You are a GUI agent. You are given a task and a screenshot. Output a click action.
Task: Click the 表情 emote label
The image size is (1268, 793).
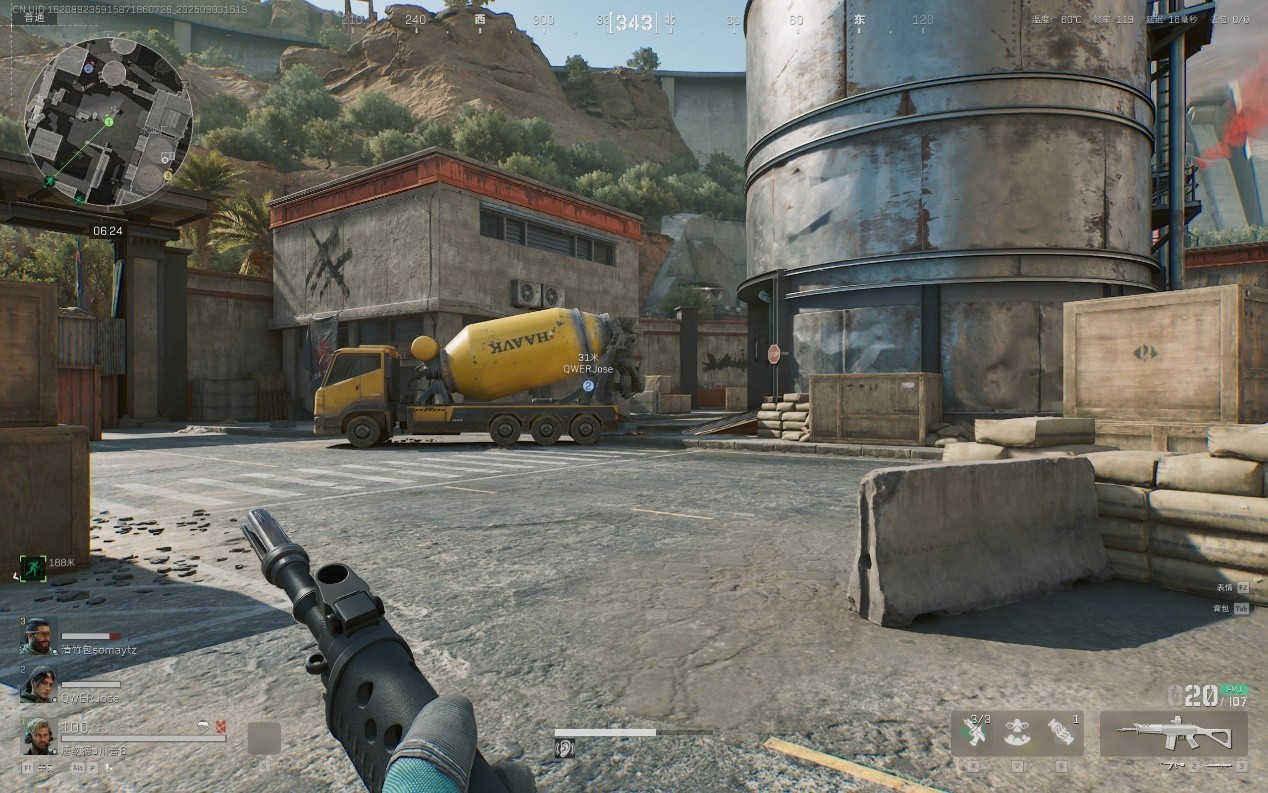point(1224,587)
